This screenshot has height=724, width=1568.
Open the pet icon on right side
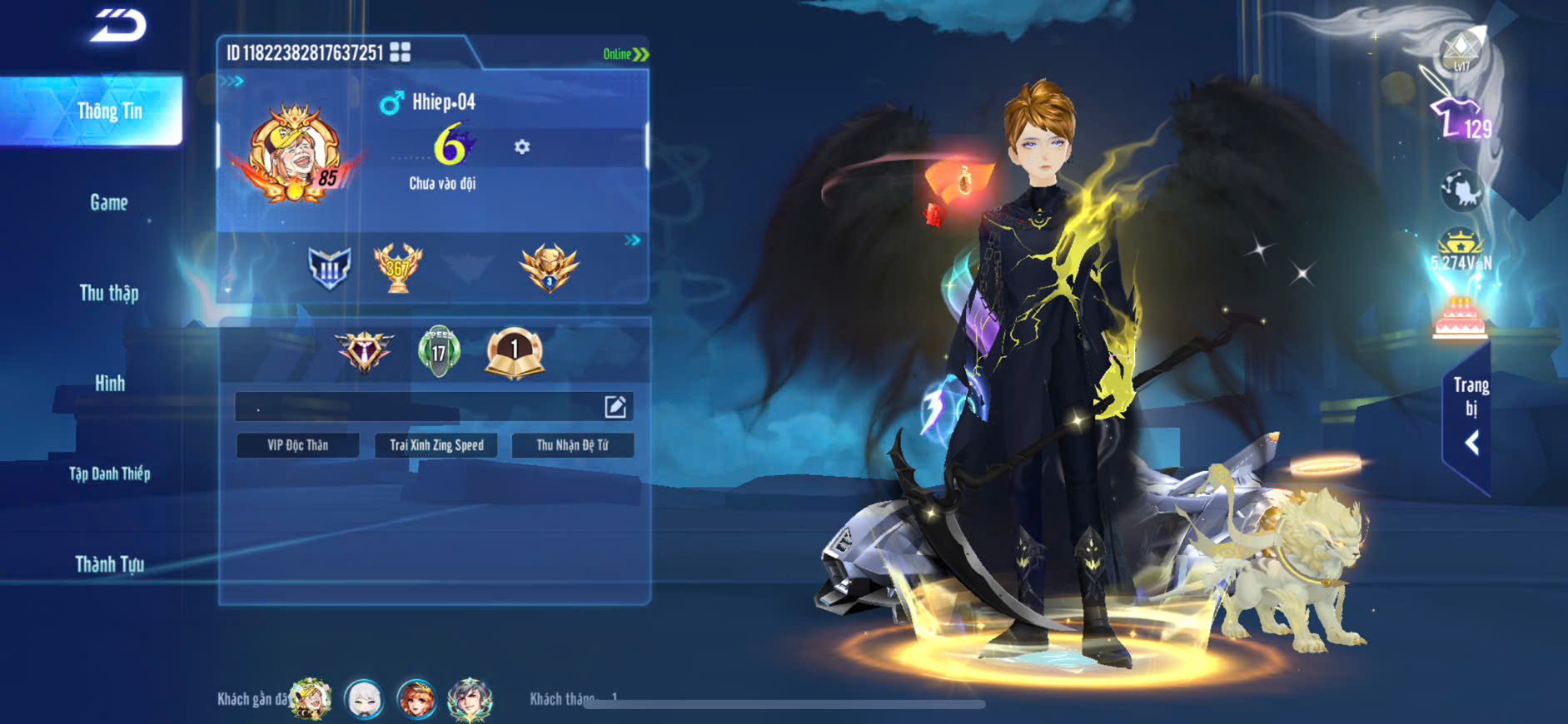pyautogui.click(x=1461, y=190)
